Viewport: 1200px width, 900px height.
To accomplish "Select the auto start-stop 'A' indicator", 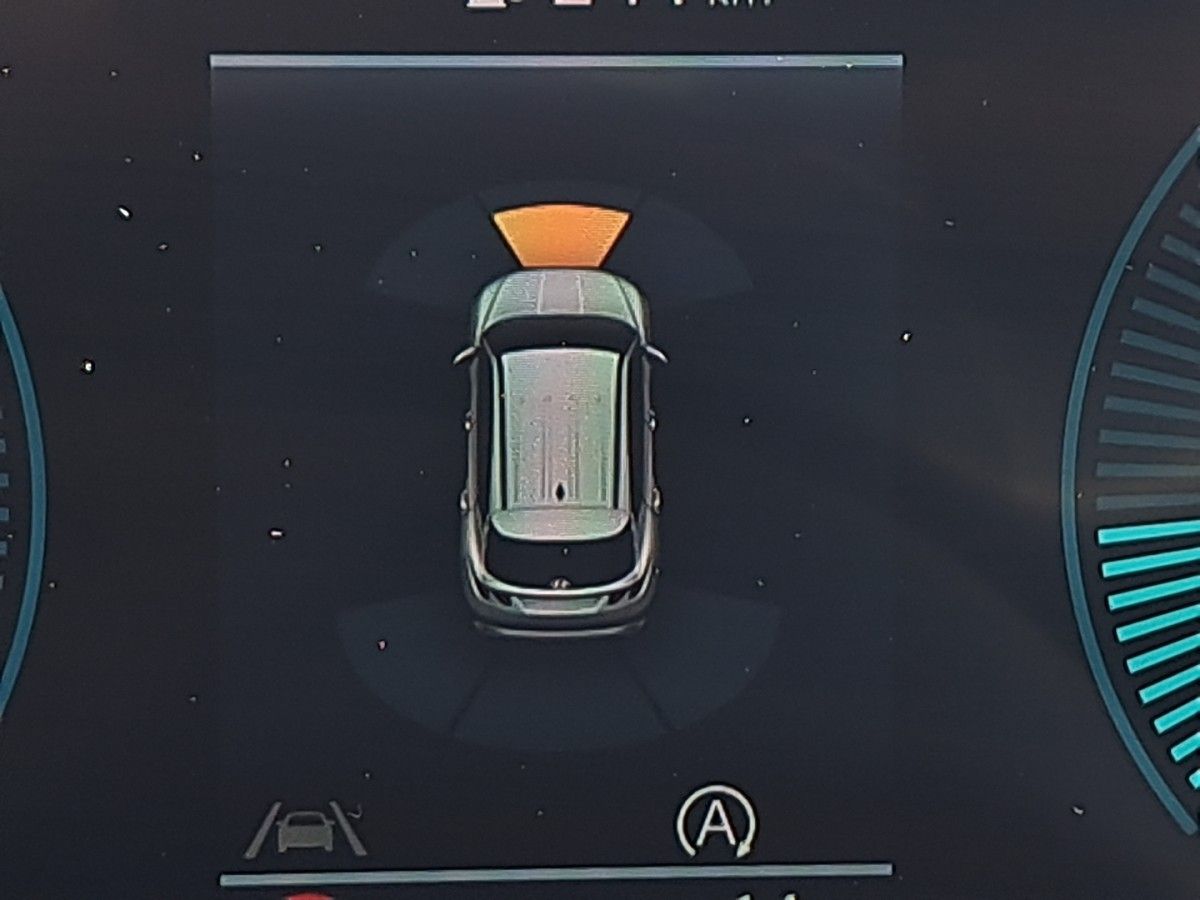I will (x=716, y=821).
